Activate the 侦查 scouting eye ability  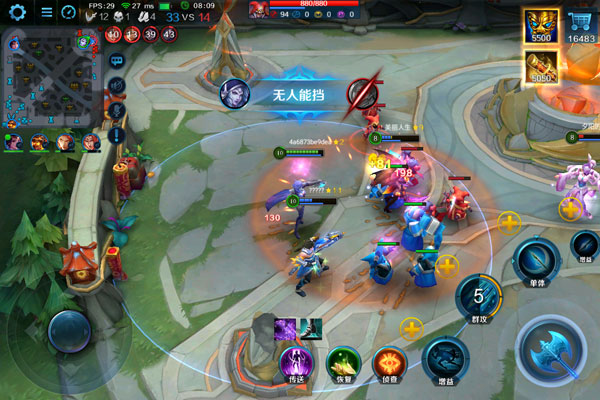point(389,362)
